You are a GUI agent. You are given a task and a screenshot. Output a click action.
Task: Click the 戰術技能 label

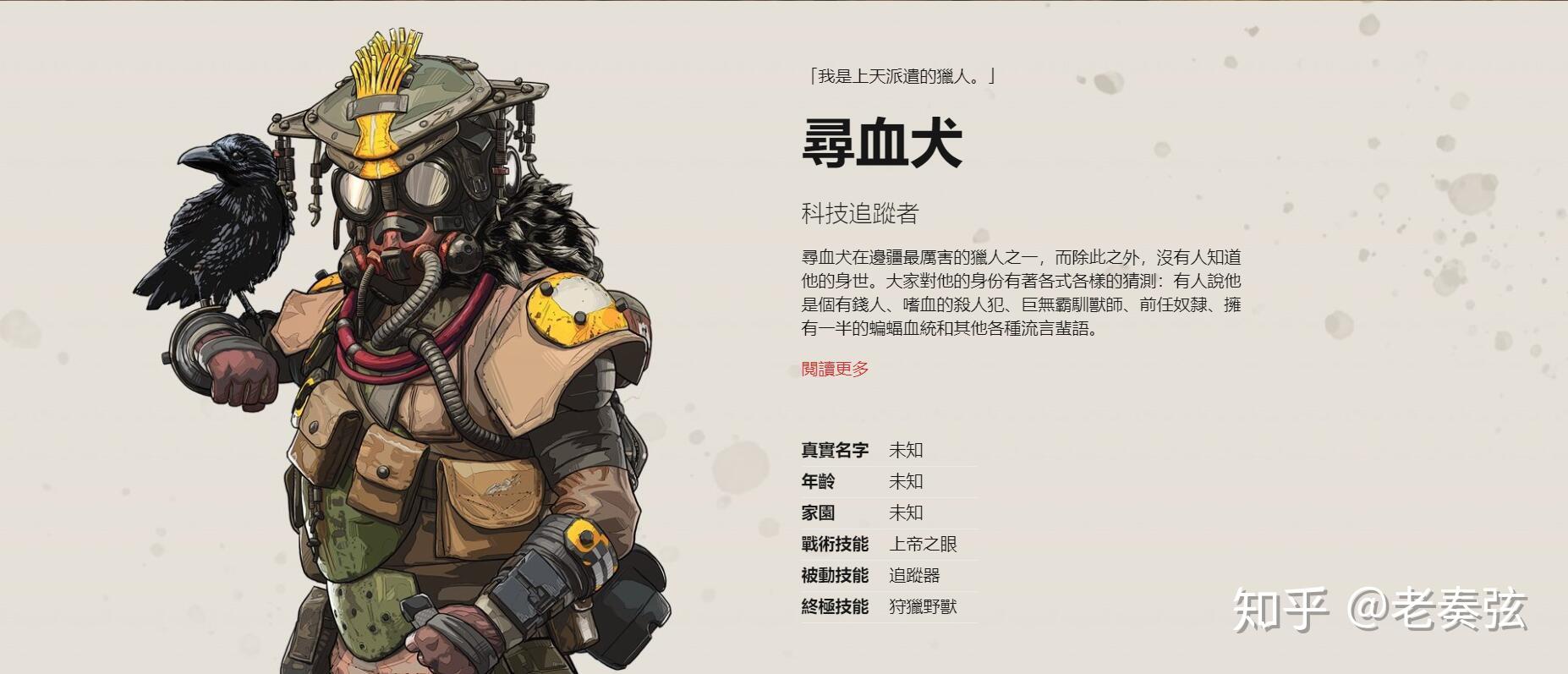pos(833,544)
